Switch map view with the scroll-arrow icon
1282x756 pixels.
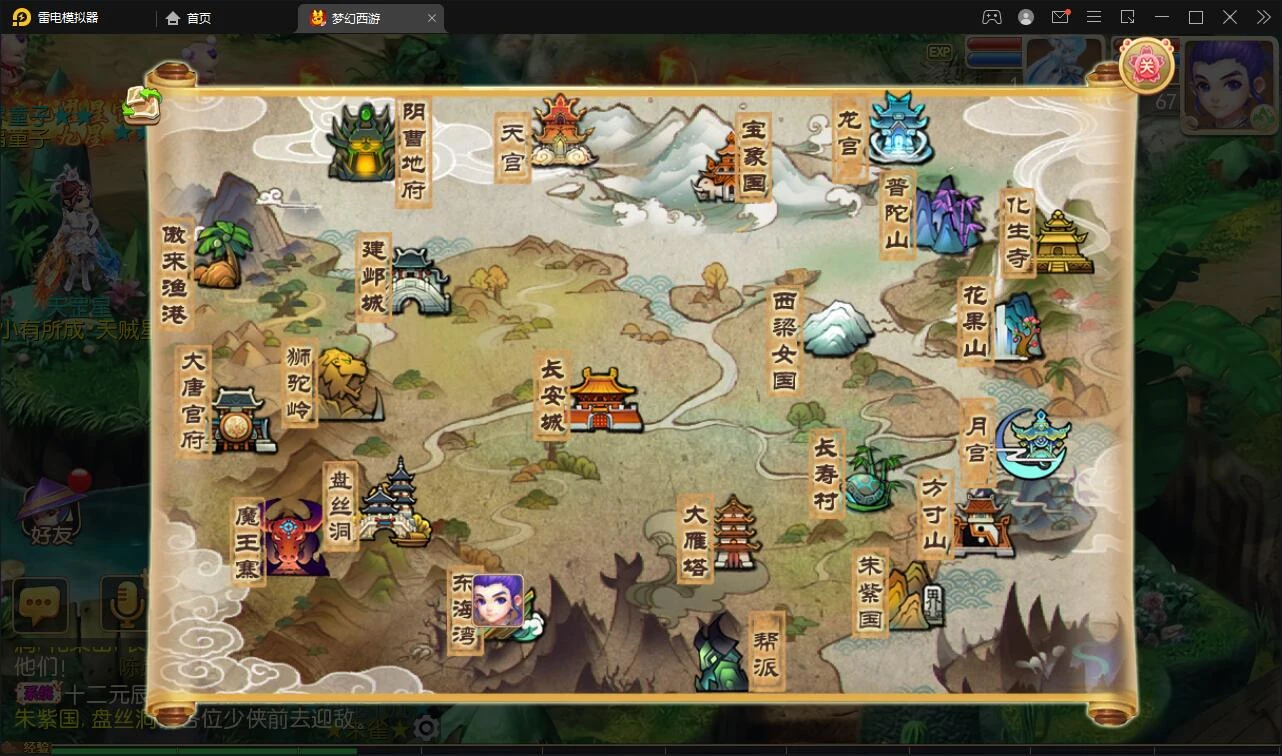tap(142, 104)
